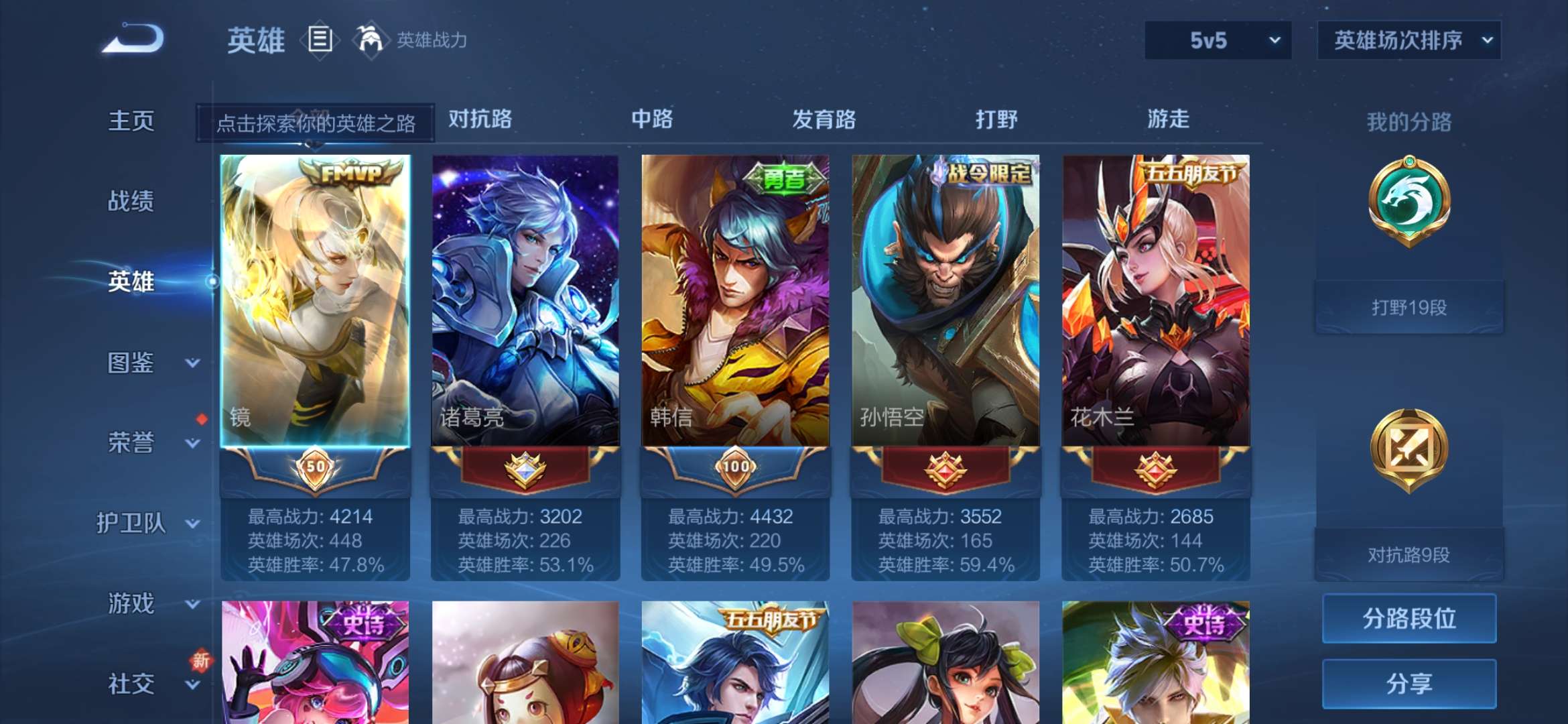Click the FMVP badge on 镜's portrait
The height and width of the screenshot is (724, 1568).
(x=351, y=173)
